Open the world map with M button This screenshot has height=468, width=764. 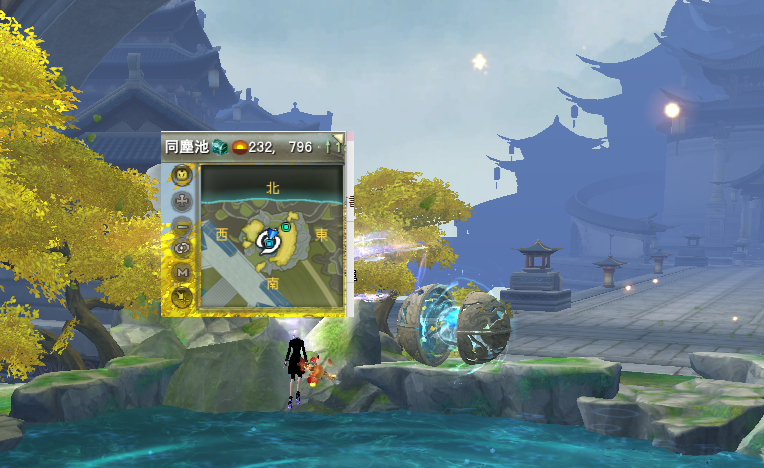tap(182, 271)
